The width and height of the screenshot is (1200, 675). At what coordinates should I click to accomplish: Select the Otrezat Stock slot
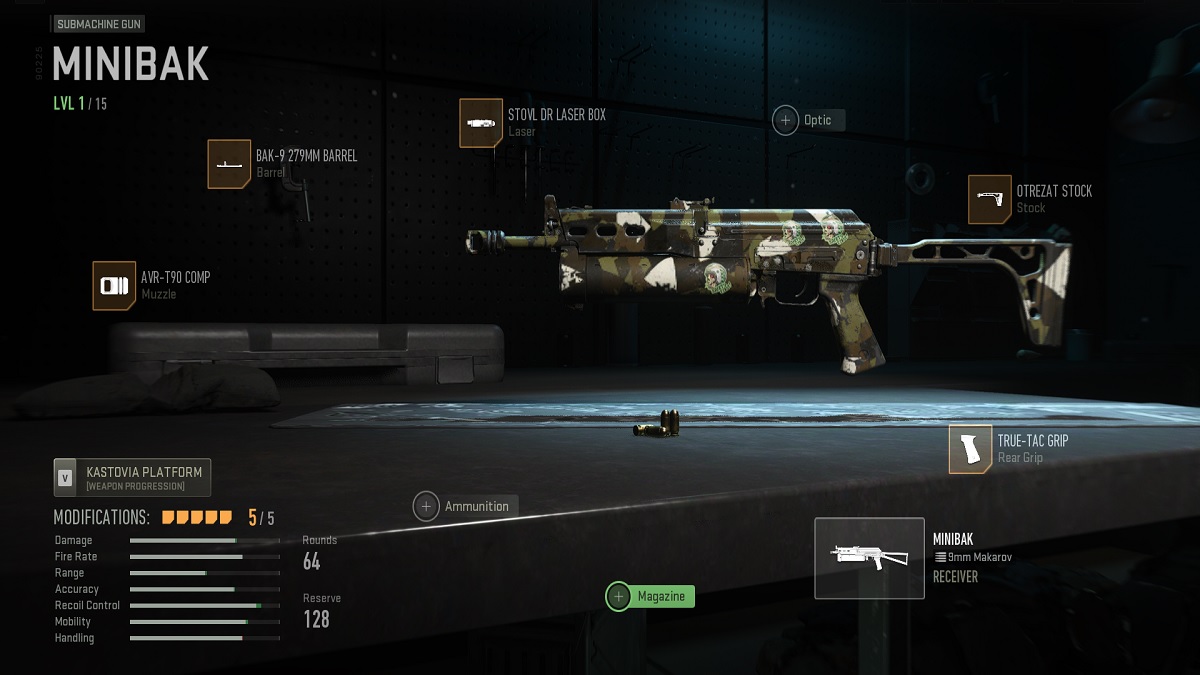click(x=989, y=199)
